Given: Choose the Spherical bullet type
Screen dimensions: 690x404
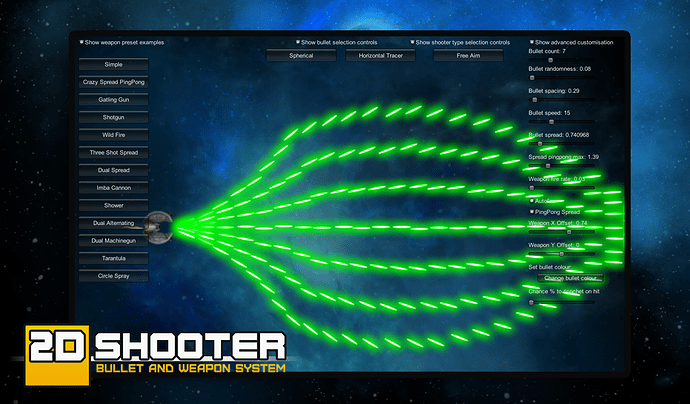Looking at the screenshot, I should [x=301, y=56].
